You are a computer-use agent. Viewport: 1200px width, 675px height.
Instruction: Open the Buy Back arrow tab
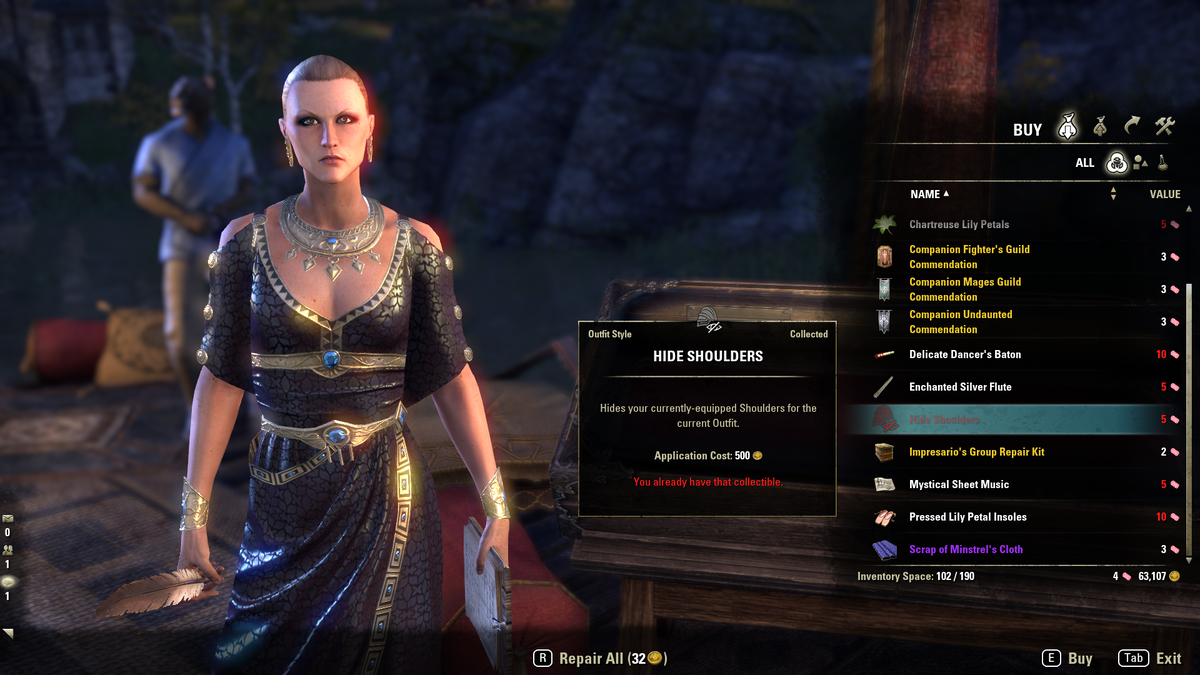click(x=1132, y=127)
